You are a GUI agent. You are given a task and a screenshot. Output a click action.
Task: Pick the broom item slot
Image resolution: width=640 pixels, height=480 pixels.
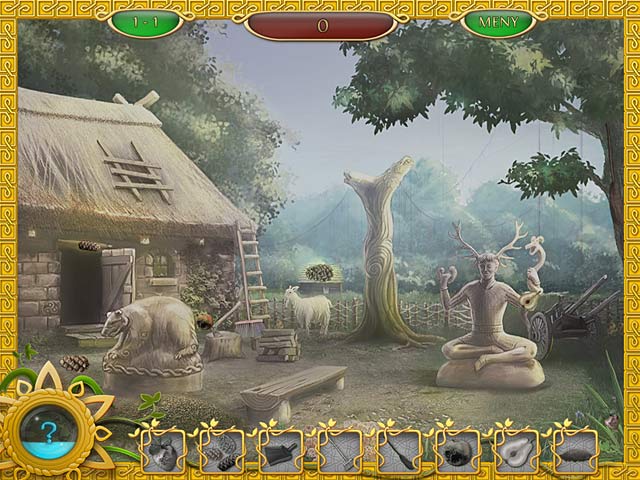click(398, 451)
